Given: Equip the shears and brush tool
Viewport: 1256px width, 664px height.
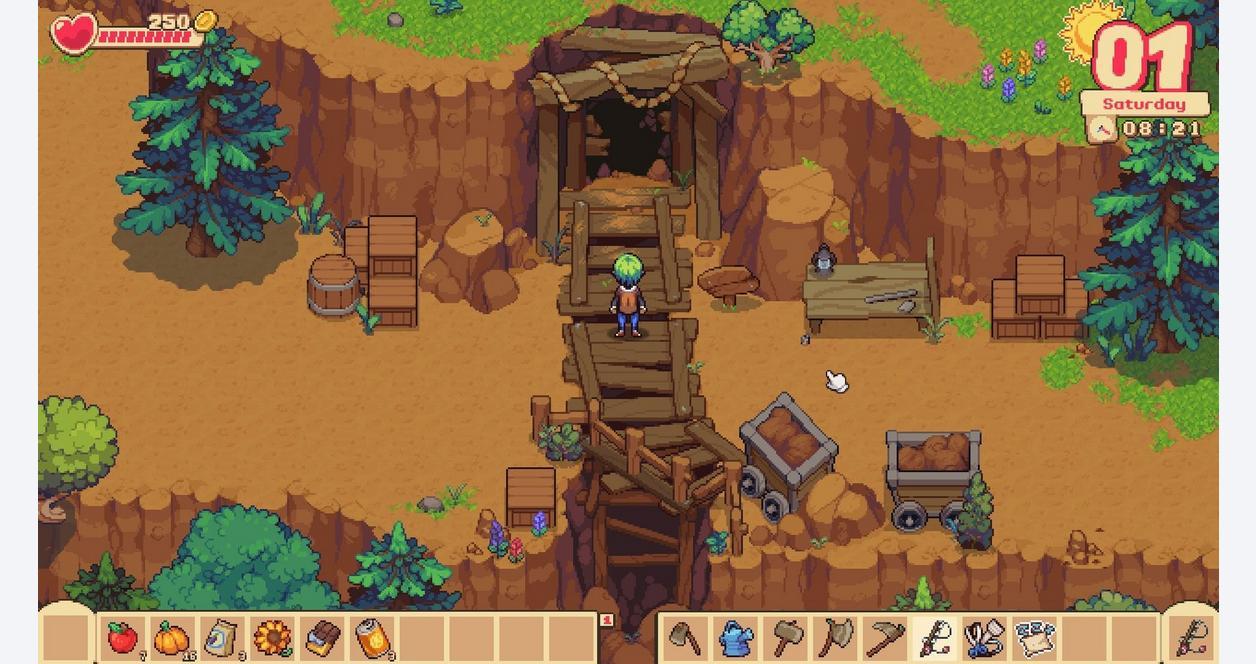Looking at the screenshot, I should pos(985,638).
